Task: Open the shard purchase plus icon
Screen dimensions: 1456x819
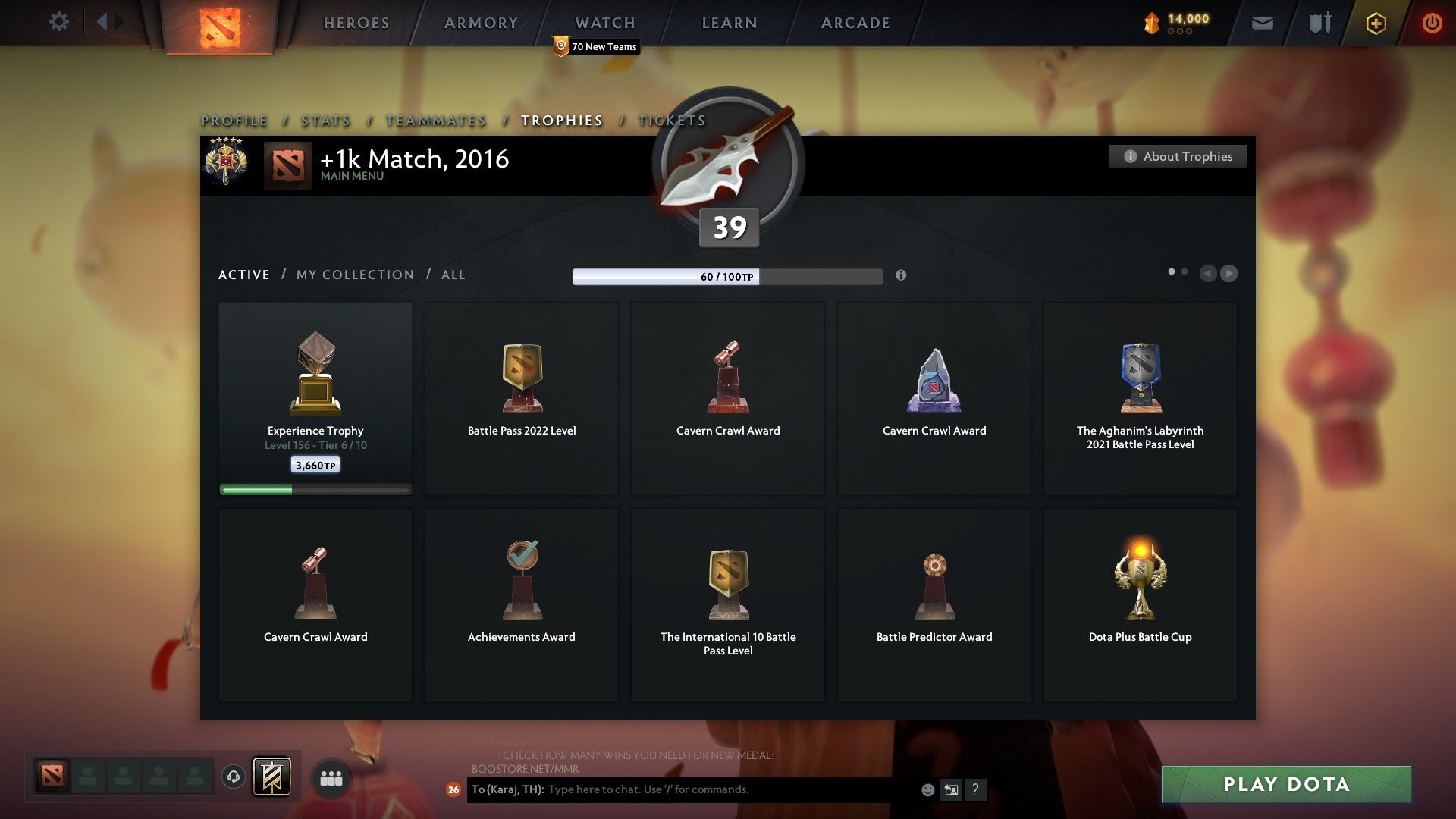Action: [1376, 23]
